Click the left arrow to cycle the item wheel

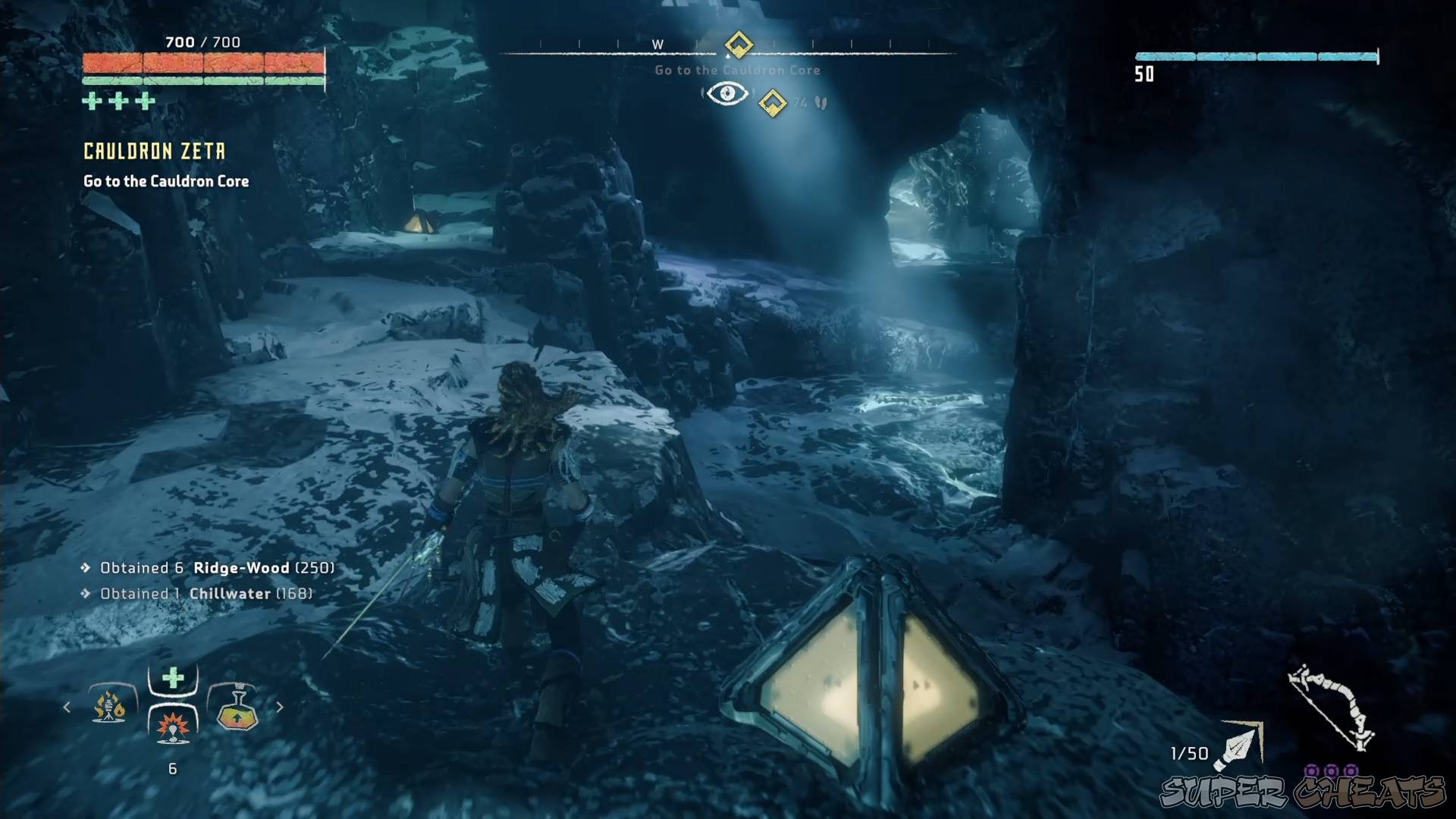click(67, 707)
